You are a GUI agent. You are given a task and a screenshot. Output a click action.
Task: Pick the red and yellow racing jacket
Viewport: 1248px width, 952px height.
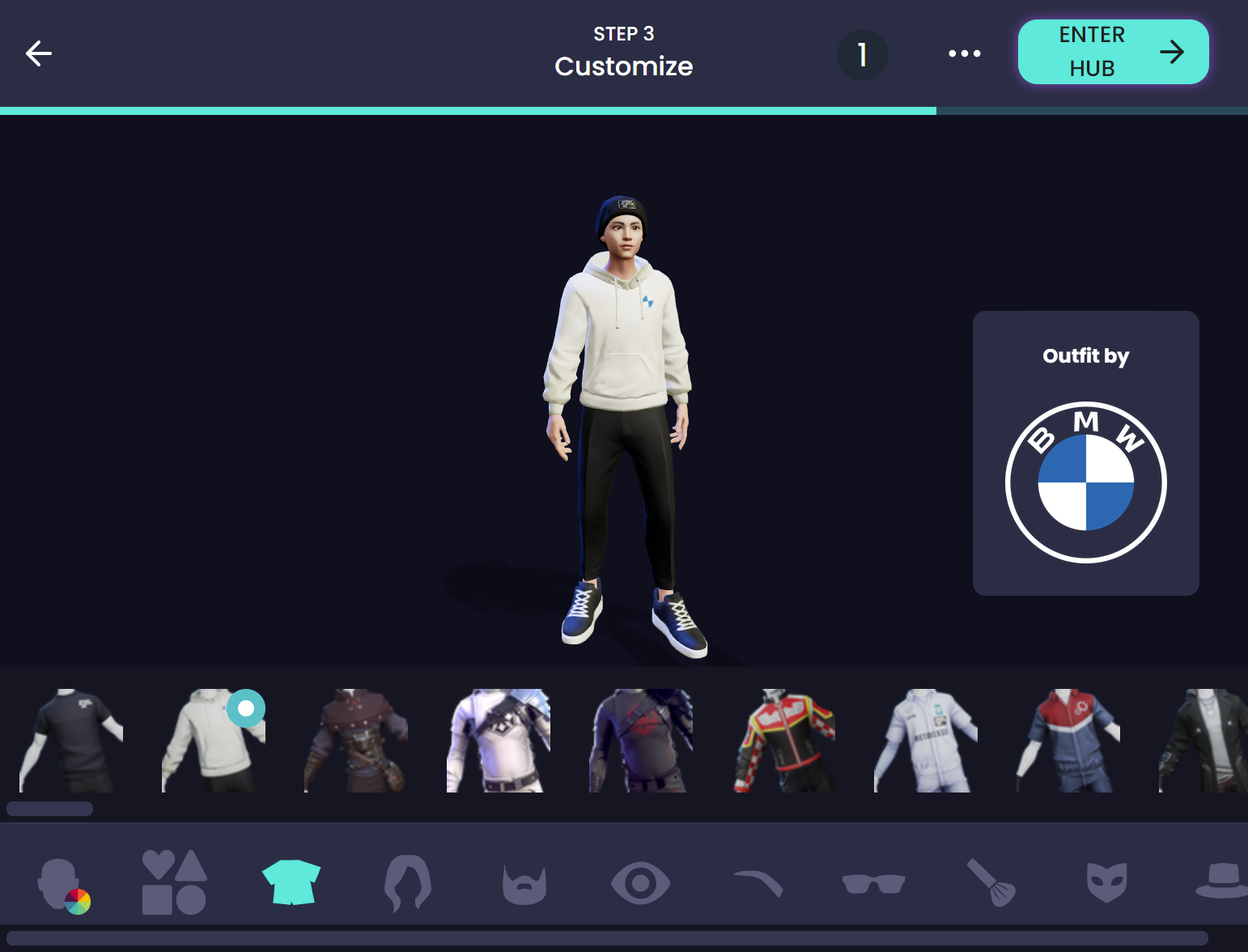(x=783, y=741)
